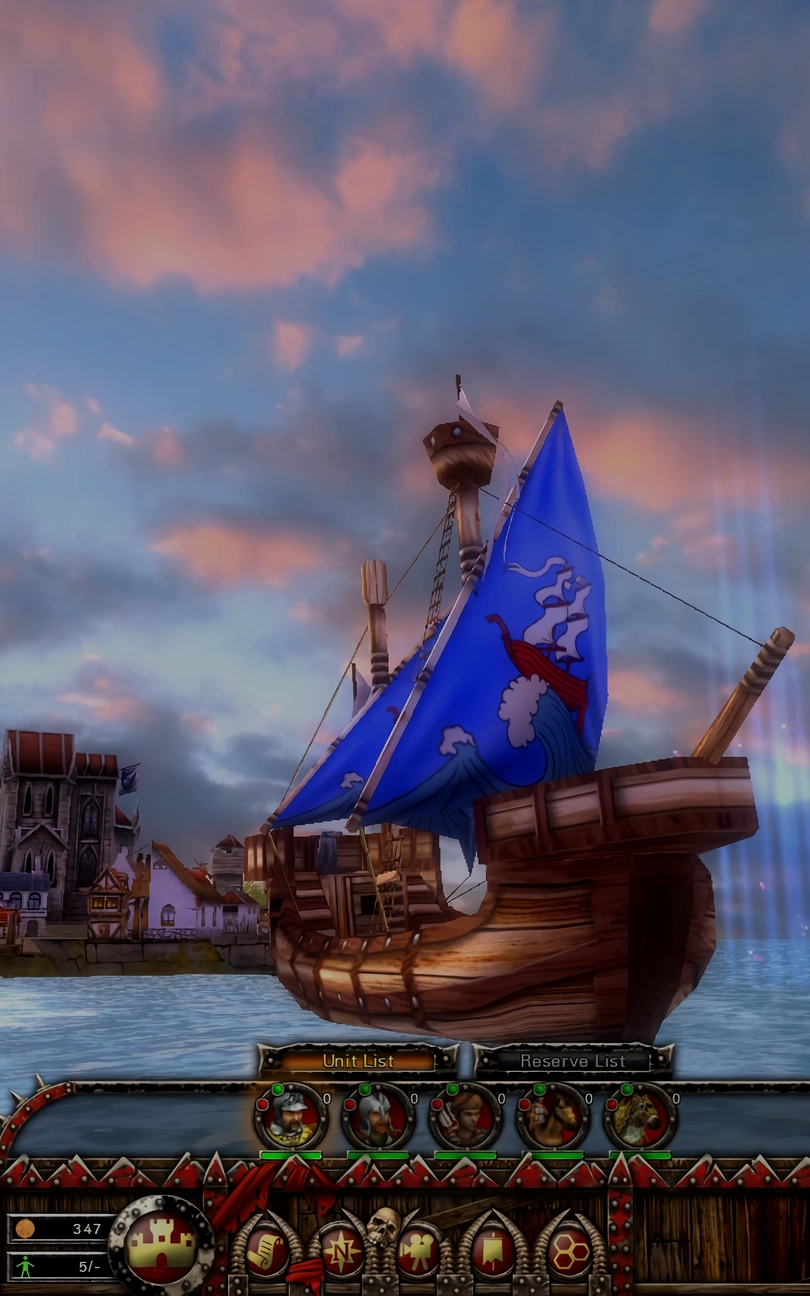The width and height of the screenshot is (810, 1296).
Task: Click the large castle emblem button
Action: point(161,1246)
